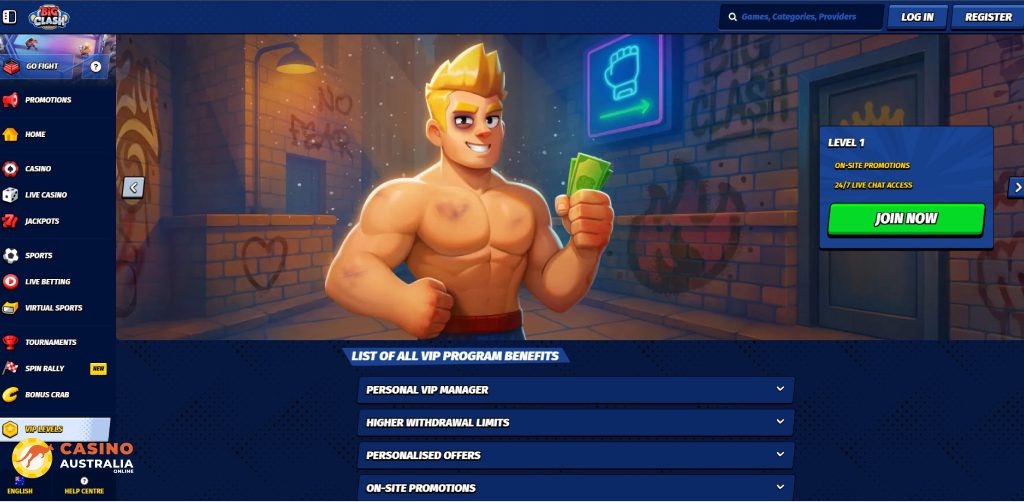Expand Personalised Offers row
Screen dimensions: 1024x502
click(575, 455)
